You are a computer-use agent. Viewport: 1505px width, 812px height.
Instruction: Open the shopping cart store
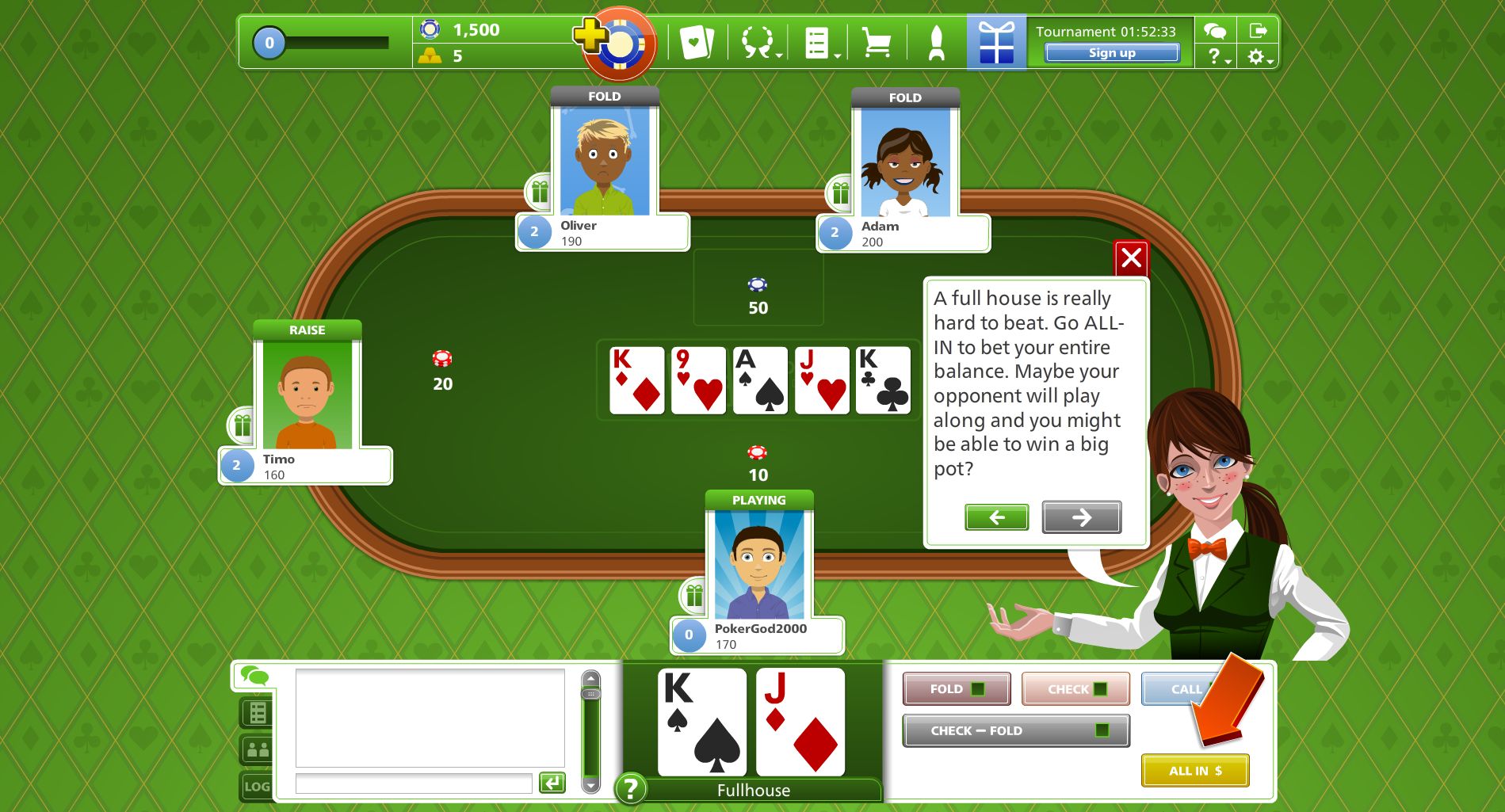(x=876, y=42)
